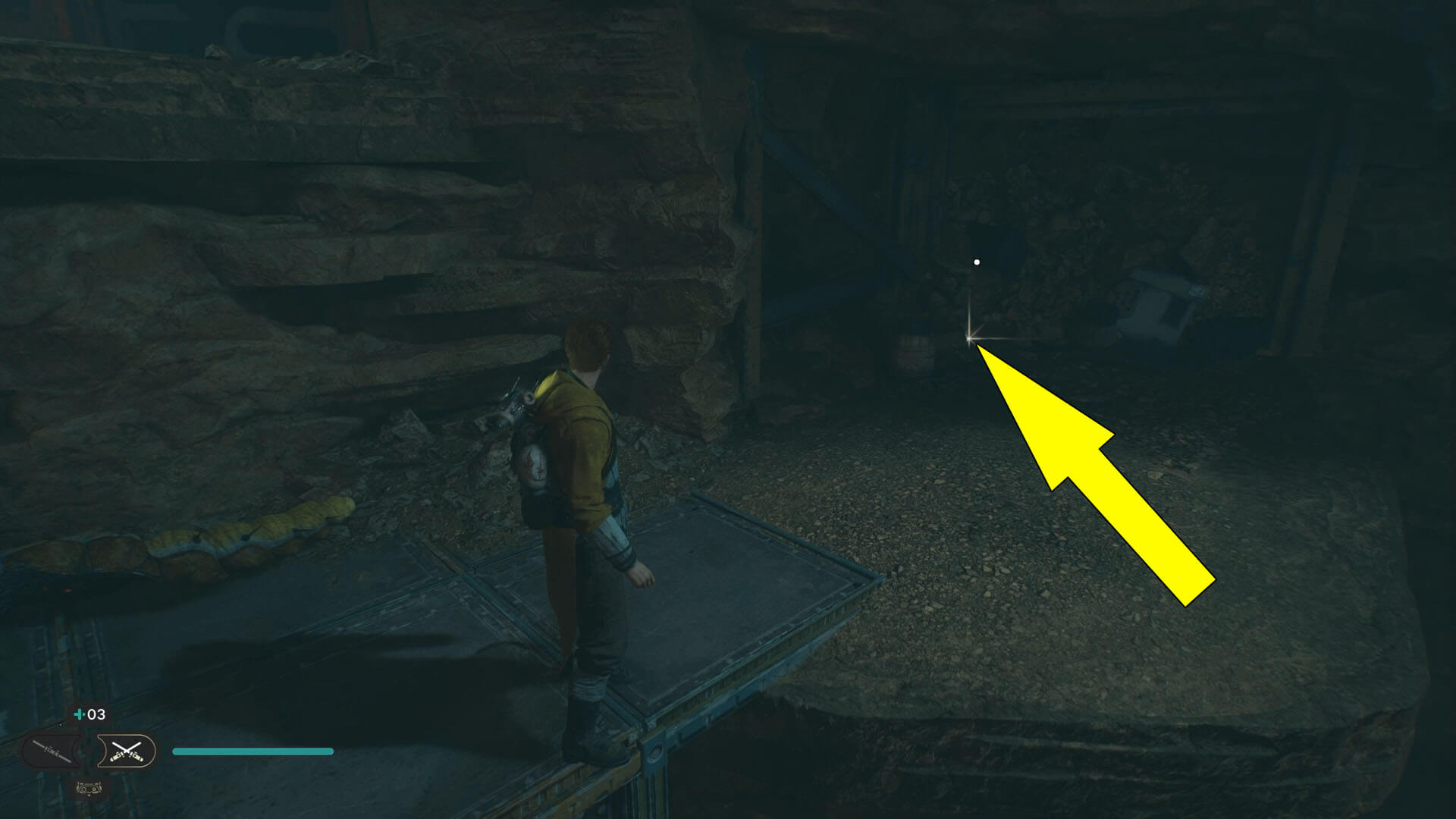1456x819 pixels.
Task: Click the teal health bar
Action: (253, 752)
